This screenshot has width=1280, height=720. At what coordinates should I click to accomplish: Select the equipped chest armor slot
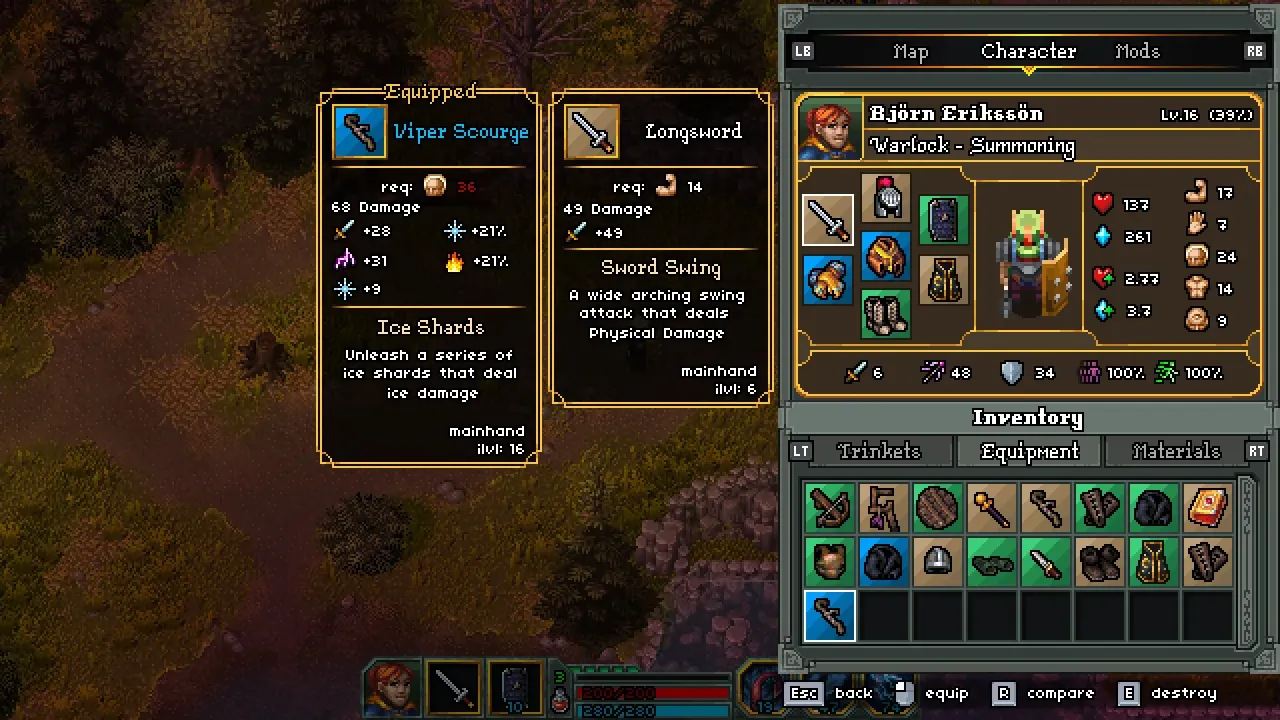[x=884, y=258]
